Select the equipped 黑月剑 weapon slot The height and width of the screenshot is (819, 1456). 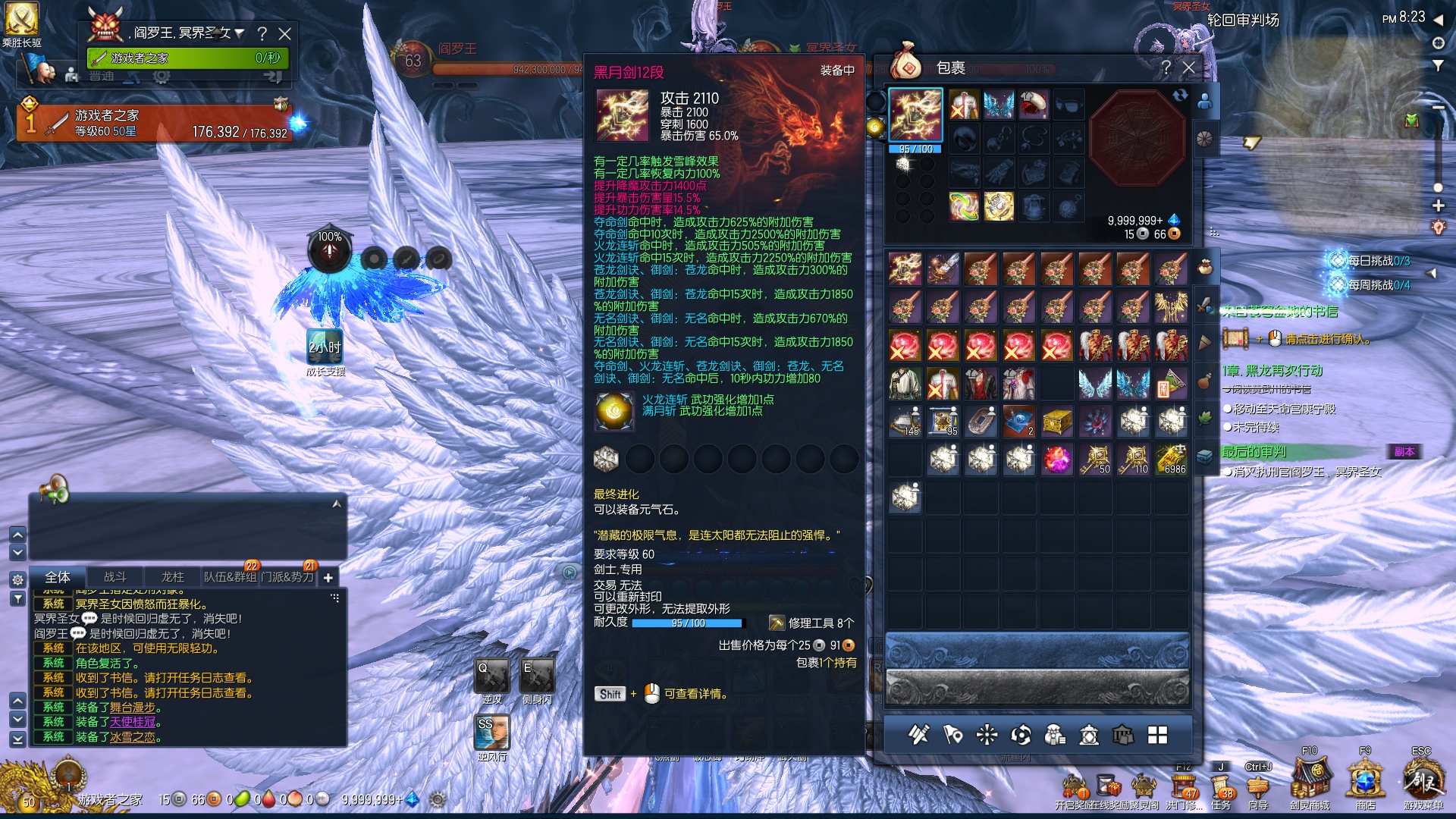pyautogui.click(x=915, y=115)
